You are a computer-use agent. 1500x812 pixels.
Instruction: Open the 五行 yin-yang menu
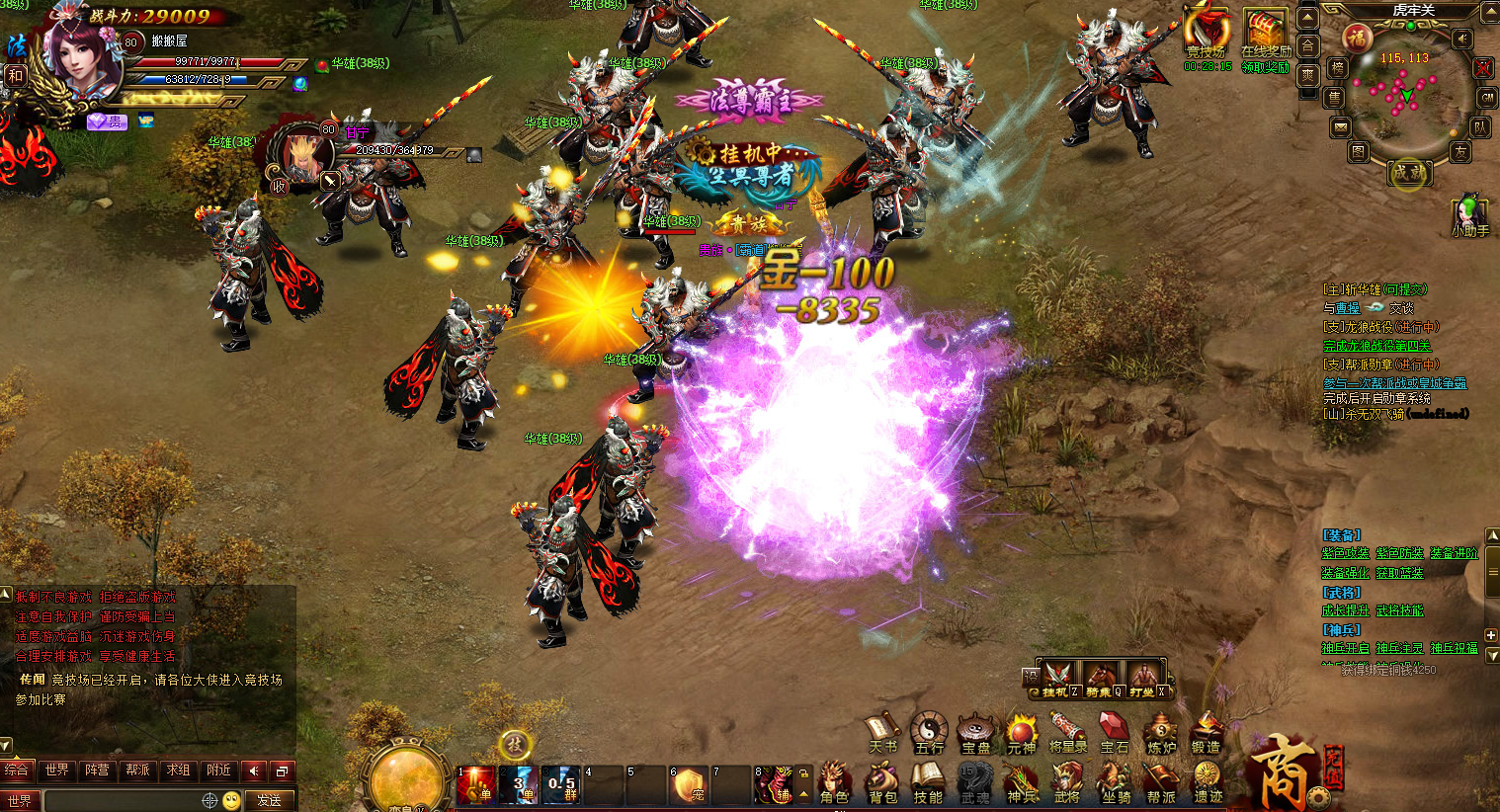(x=929, y=733)
